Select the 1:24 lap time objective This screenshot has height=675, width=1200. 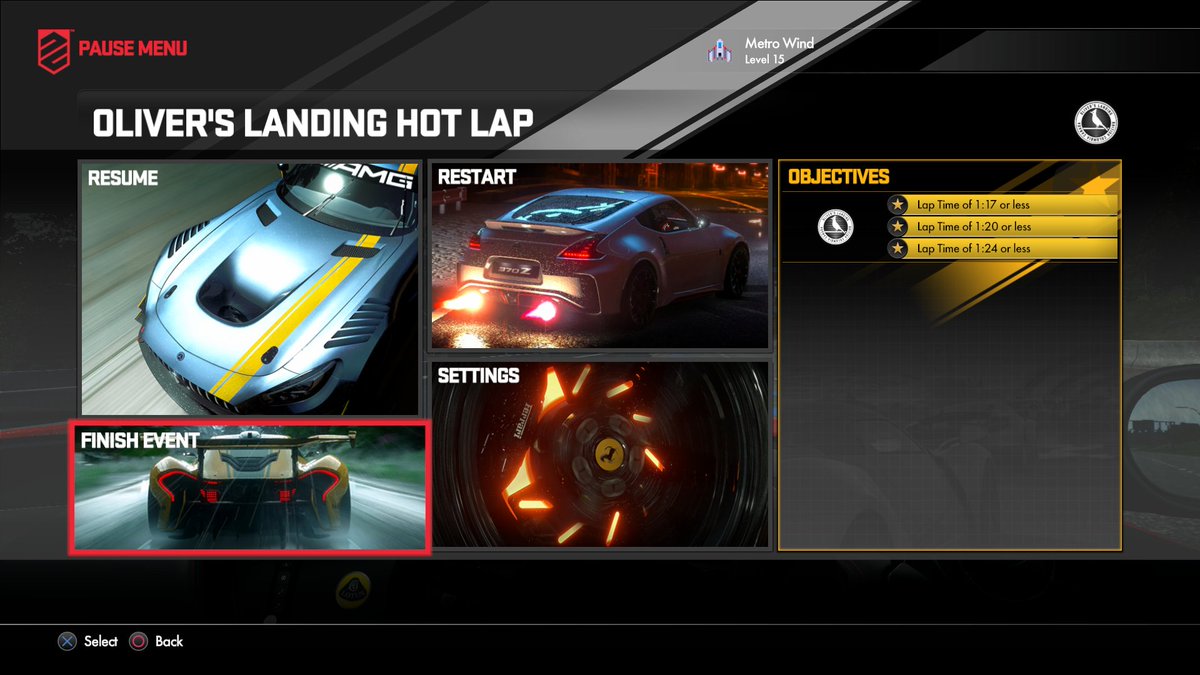[1000, 249]
